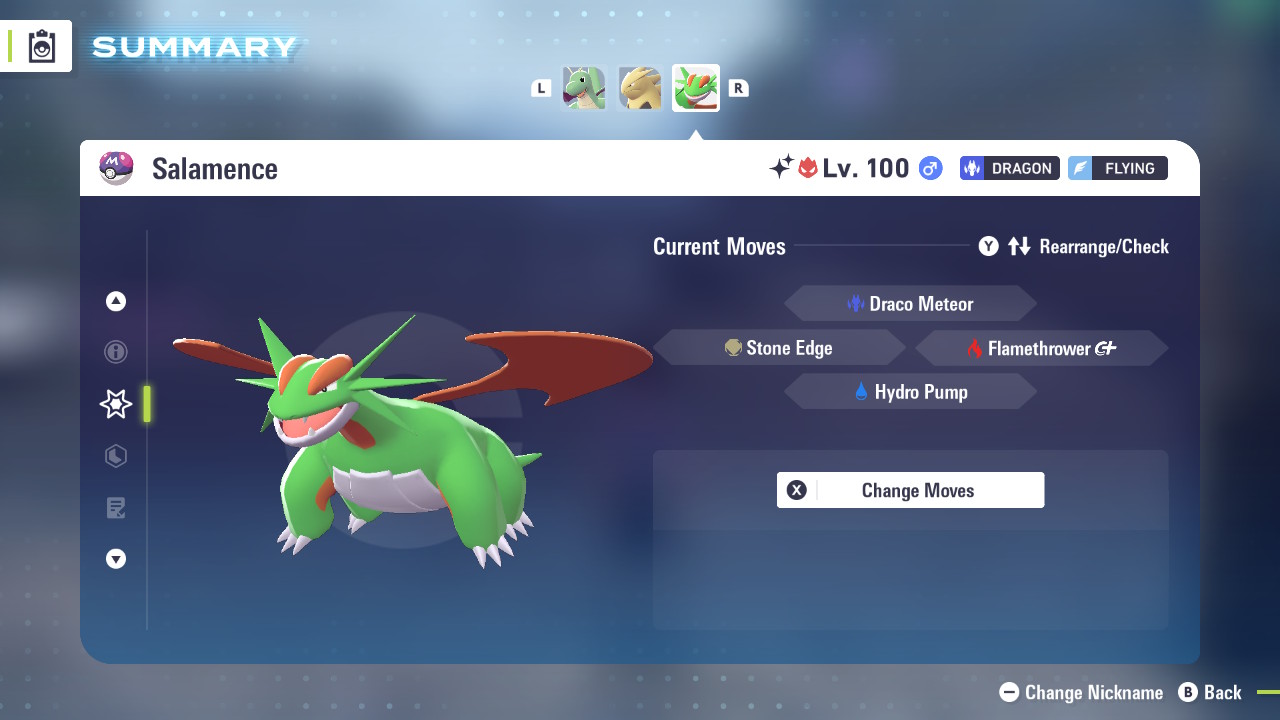Select the FLYING type badge
The image size is (1280, 720).
(x=1118, y=168)
